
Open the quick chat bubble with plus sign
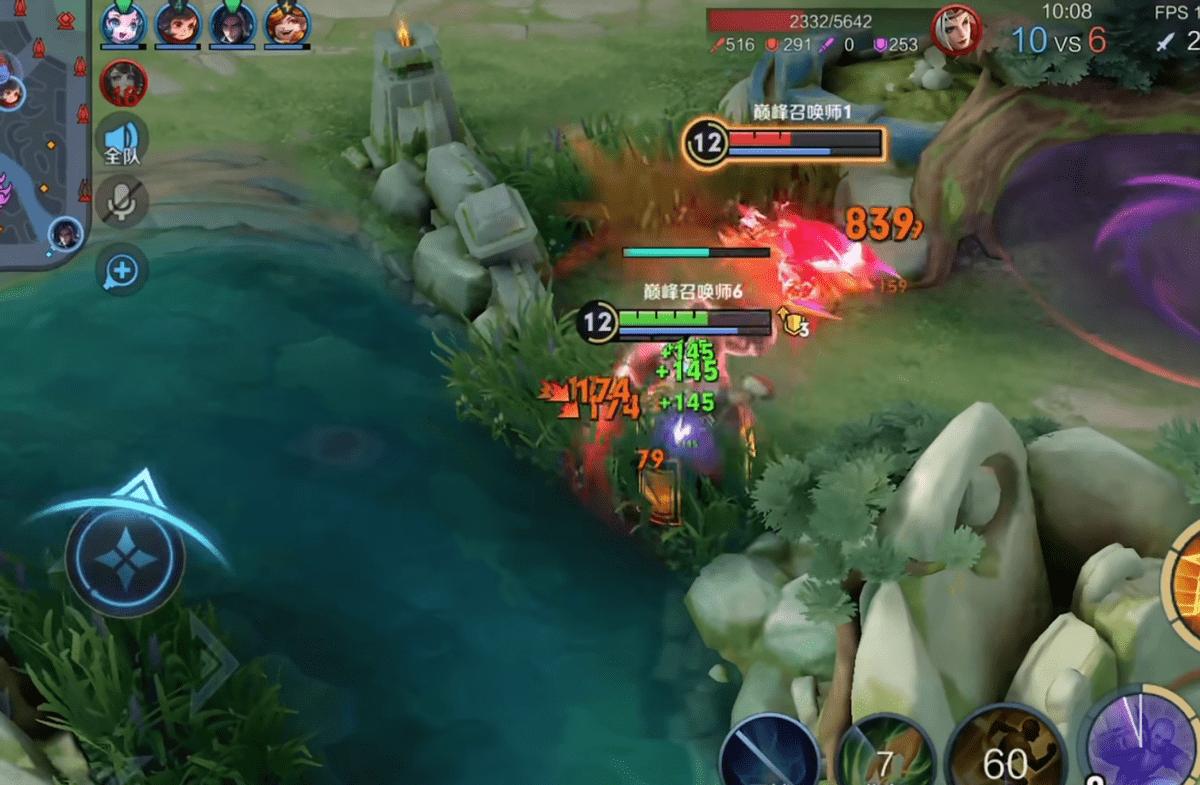click(122, 270)
